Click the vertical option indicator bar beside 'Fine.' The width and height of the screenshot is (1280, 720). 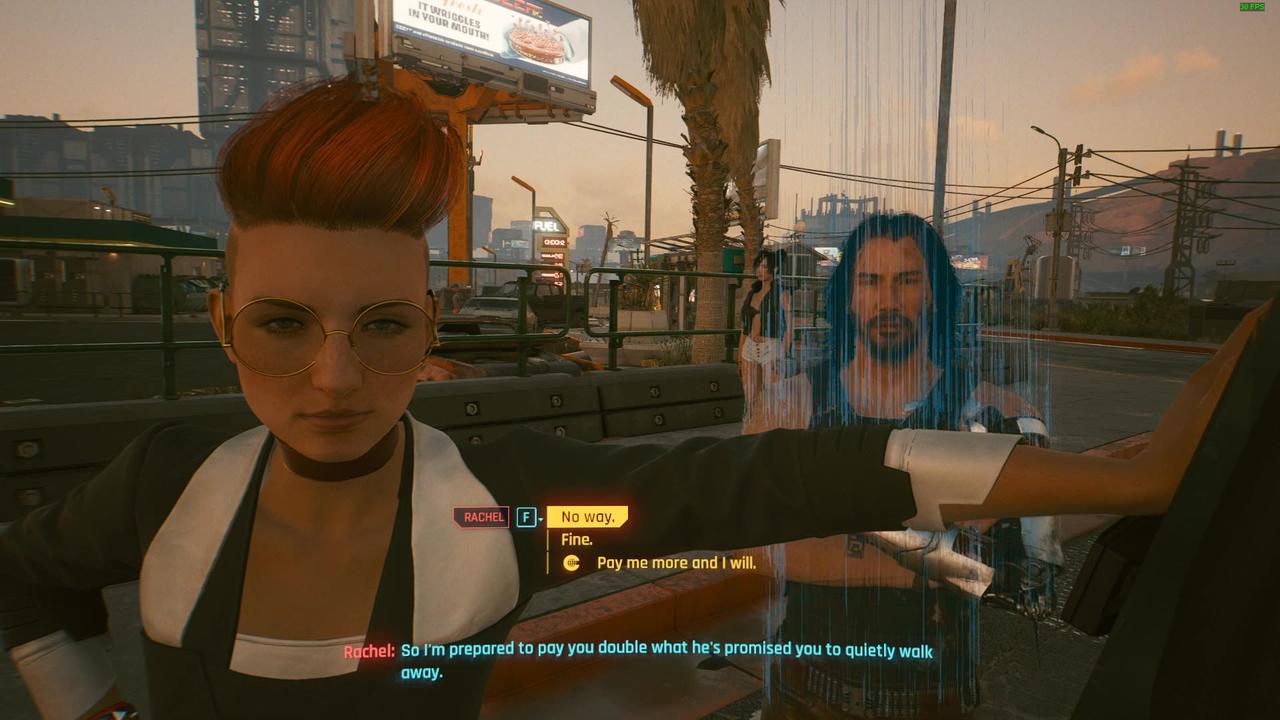click(x=546, y=540)
